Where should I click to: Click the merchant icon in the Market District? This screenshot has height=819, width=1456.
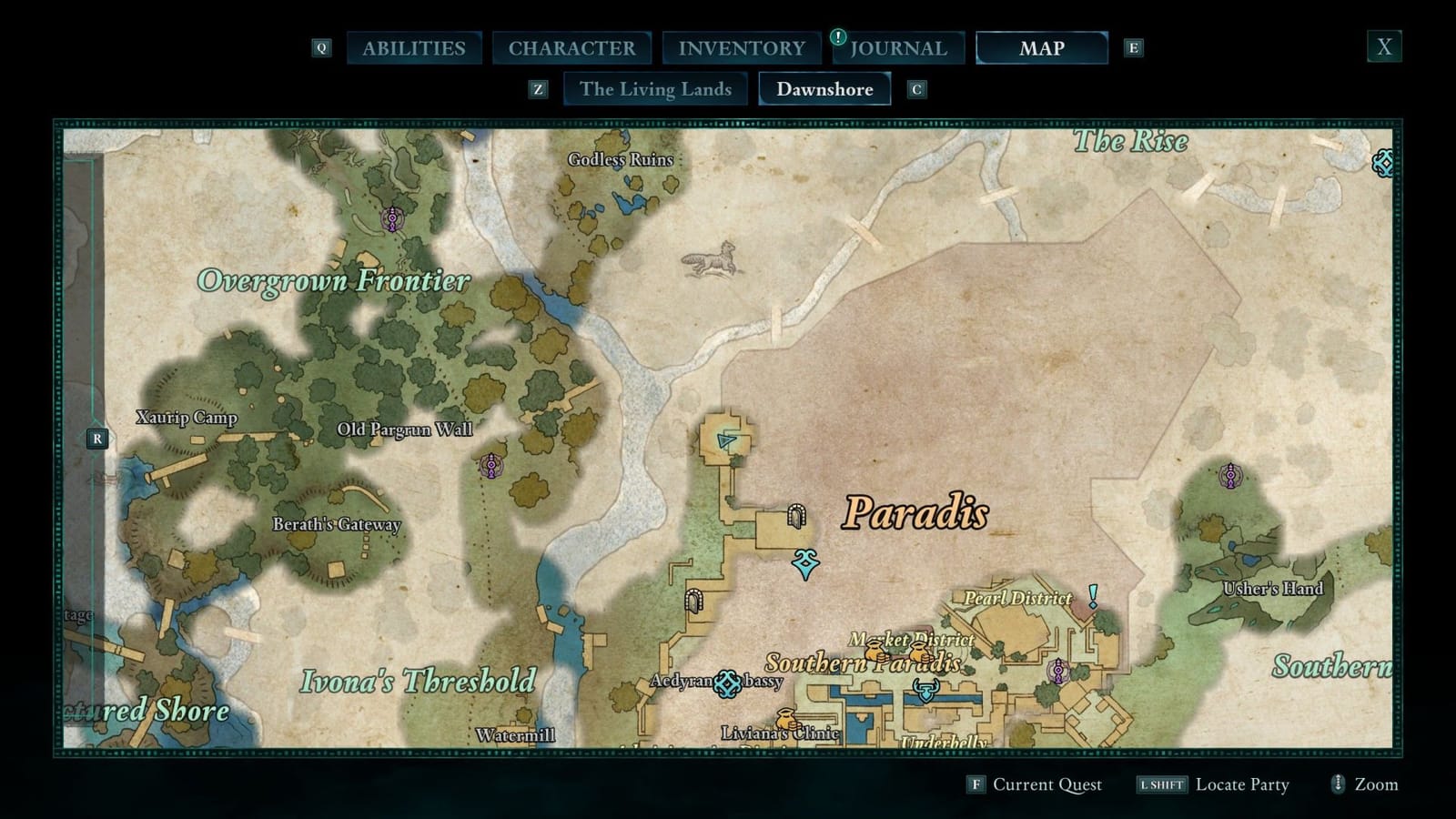tap(877, 652)
